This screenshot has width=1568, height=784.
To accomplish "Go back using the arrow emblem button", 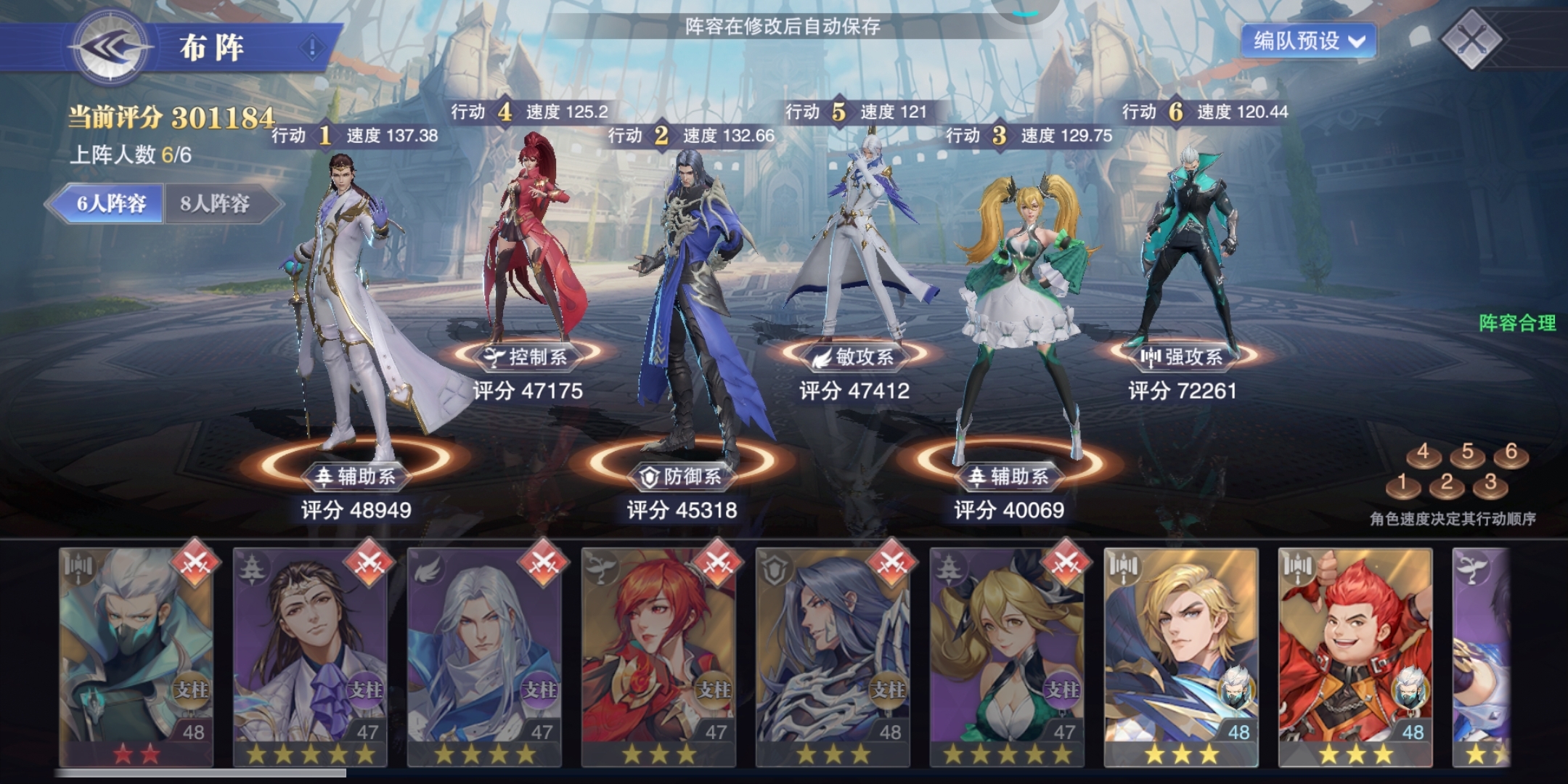I will (x=109, y=48).
